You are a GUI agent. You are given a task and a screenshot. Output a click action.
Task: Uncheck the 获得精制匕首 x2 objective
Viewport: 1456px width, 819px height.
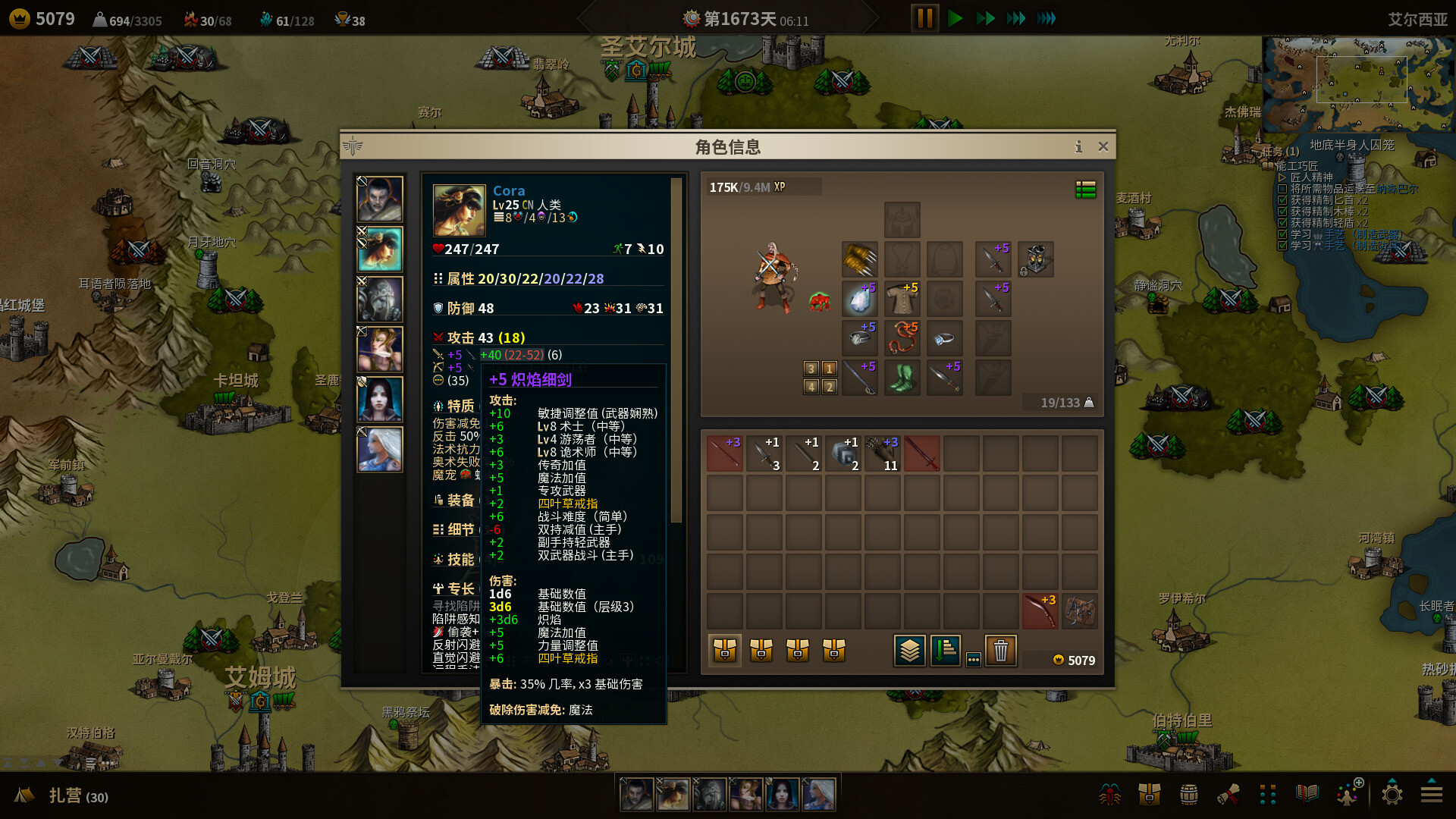(1283, 200)
